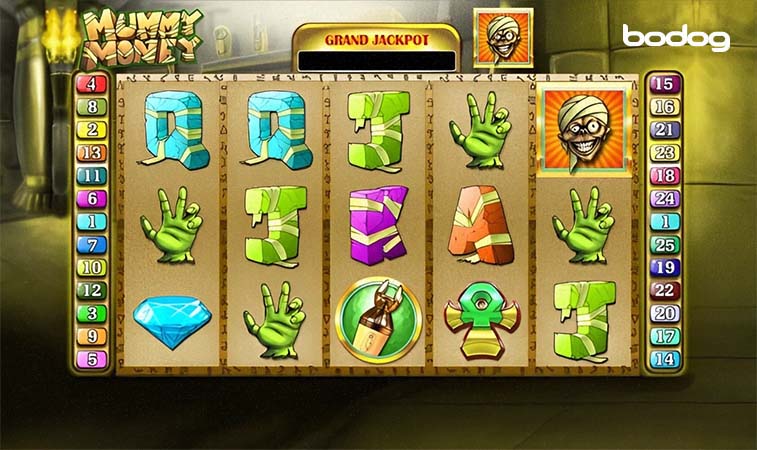The height and width of the screenshot is (450, 757).
Task: Click the payline 13 marker
Action: pos(91,153)
